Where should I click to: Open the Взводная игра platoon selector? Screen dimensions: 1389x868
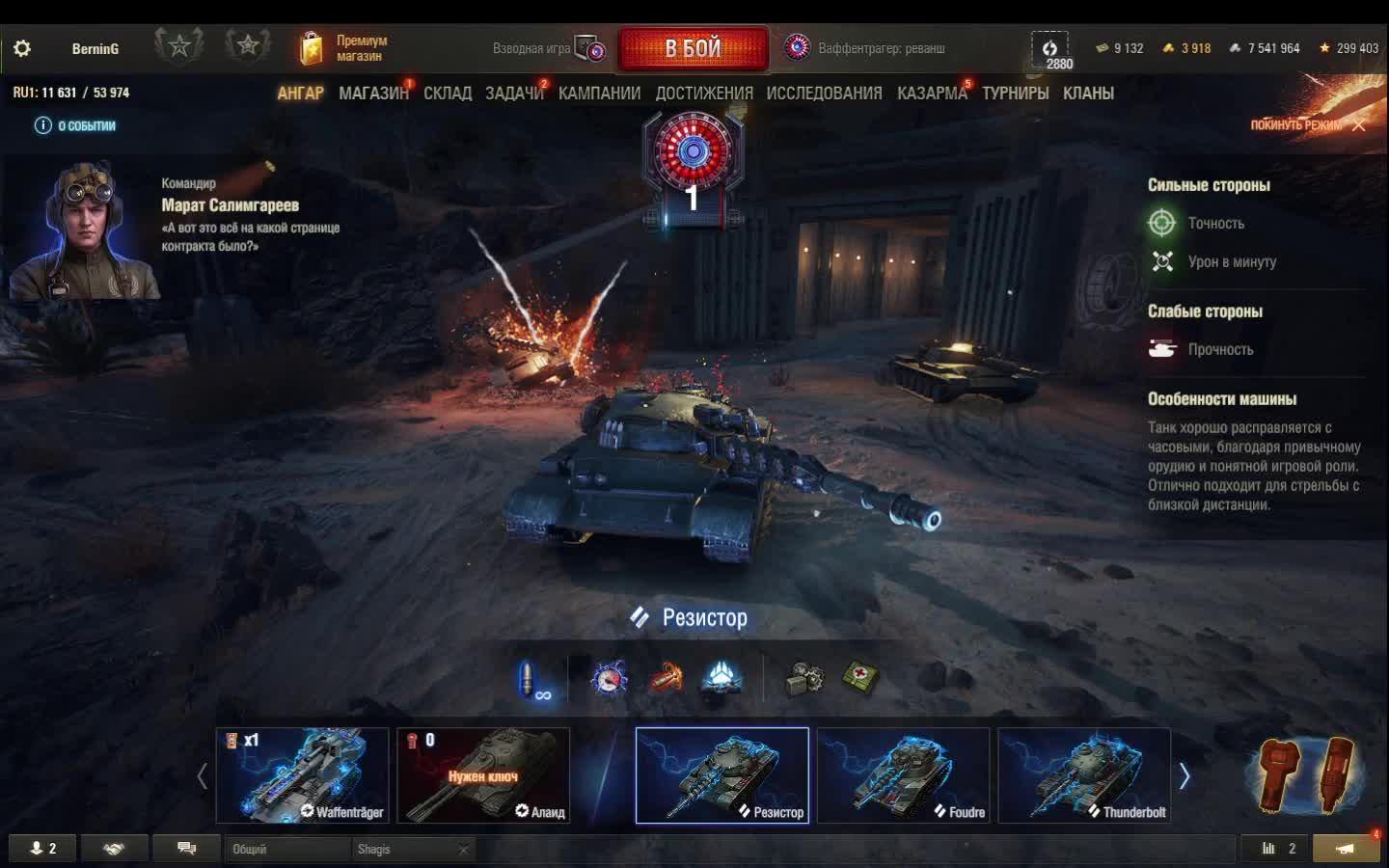(548, 48)
